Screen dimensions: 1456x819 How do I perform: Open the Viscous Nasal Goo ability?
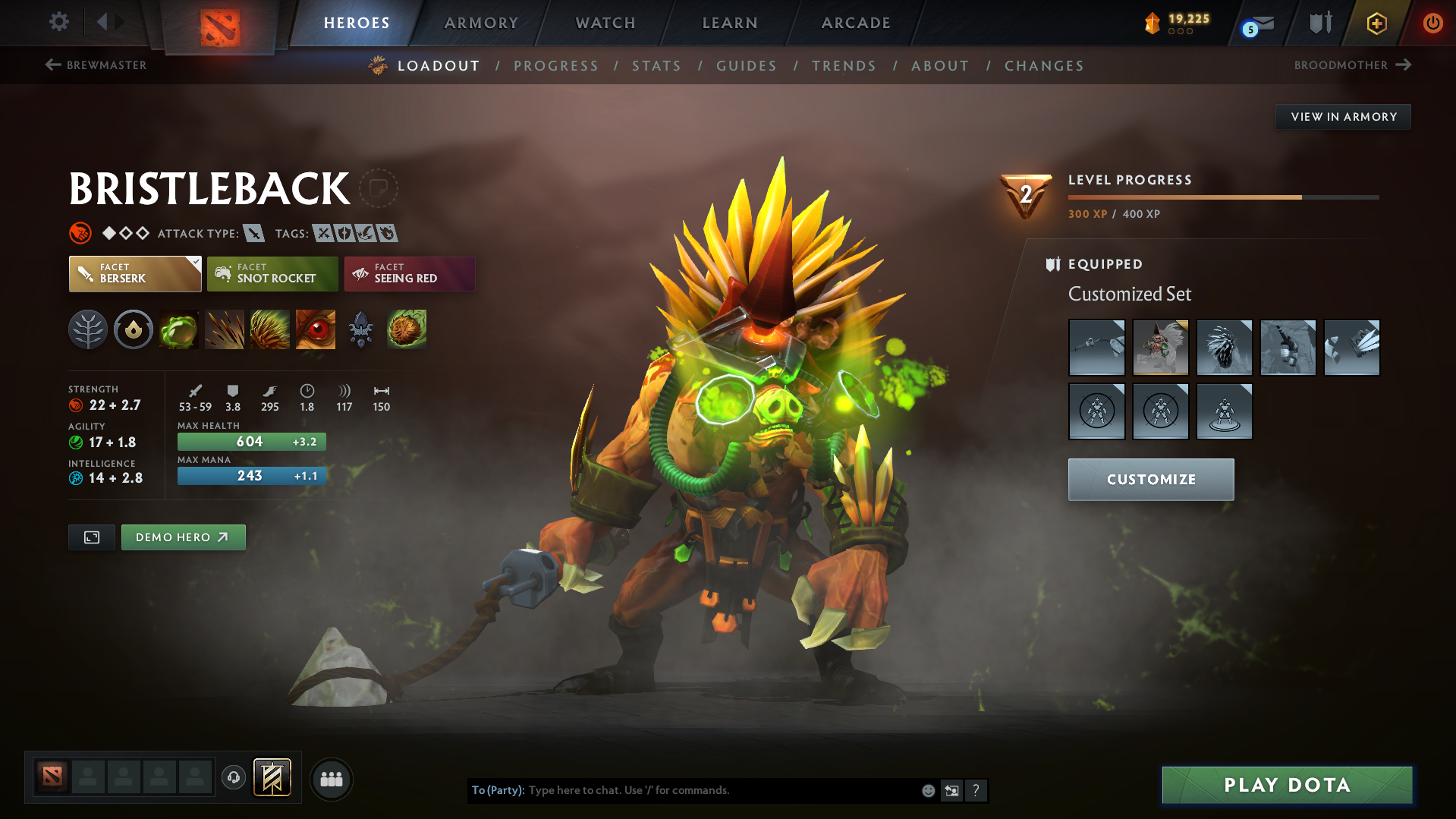179,329
